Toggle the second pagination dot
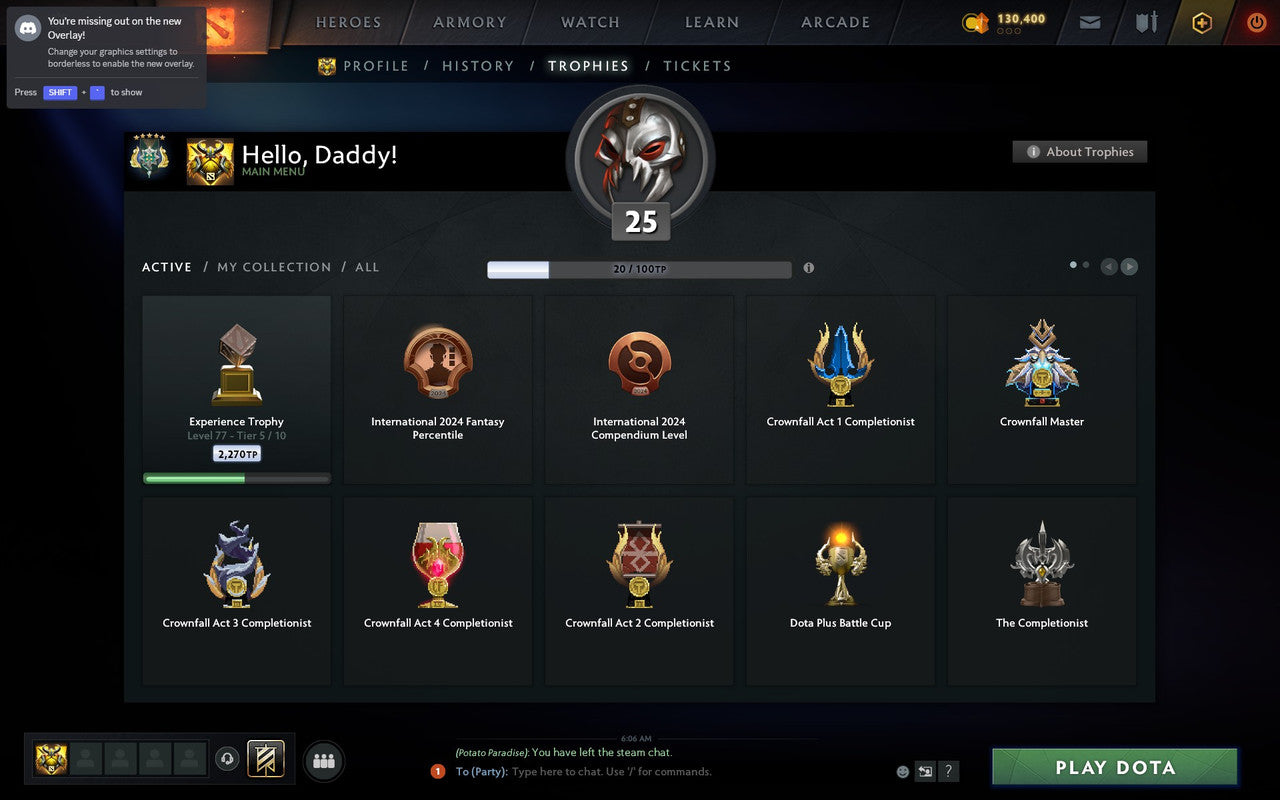 pos(1086,263)
